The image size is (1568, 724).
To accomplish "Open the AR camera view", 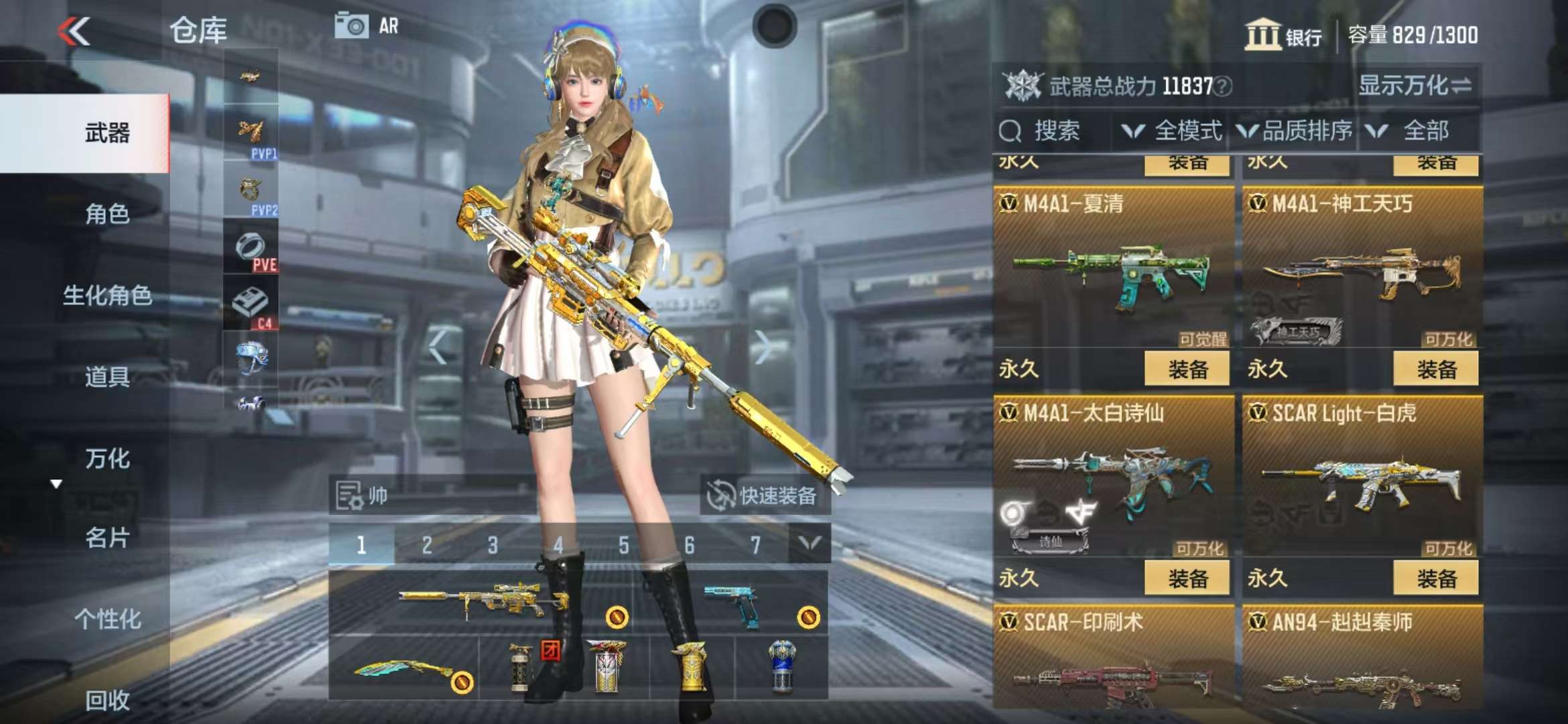I will [x=367, y=26].
